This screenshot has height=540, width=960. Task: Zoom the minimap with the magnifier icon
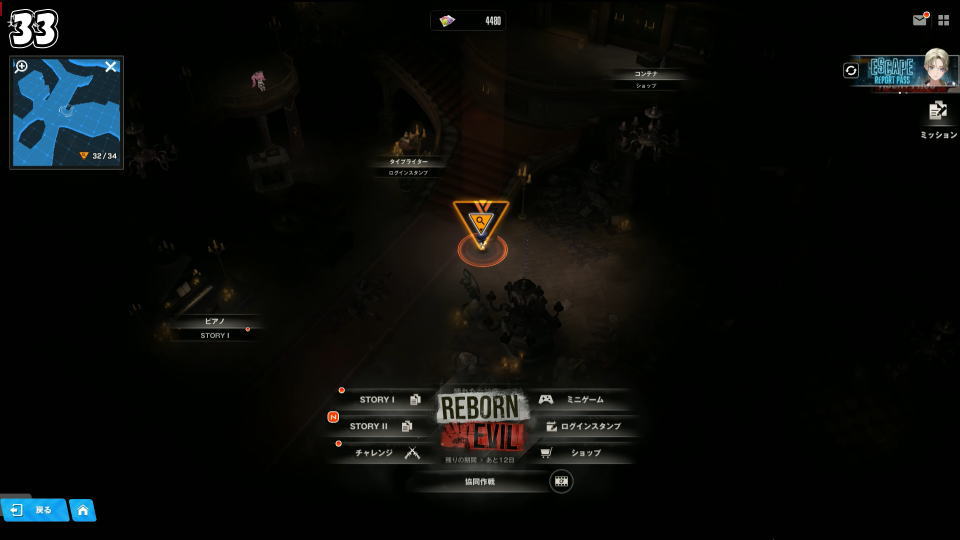point(22,67)
